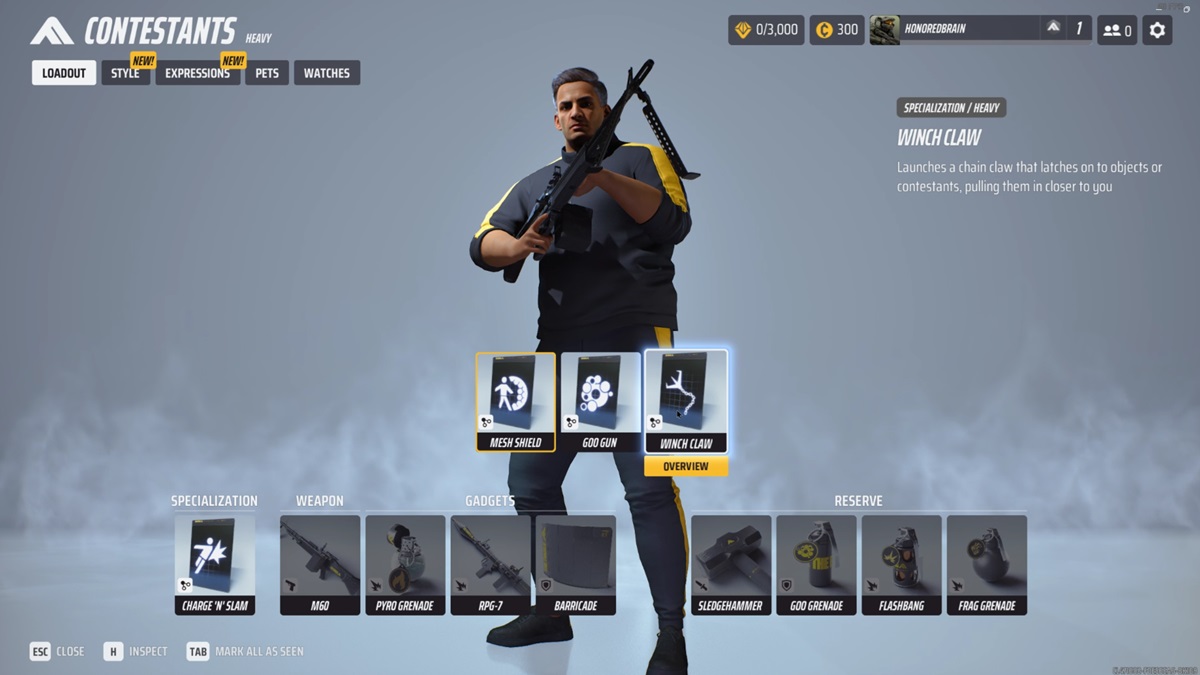Open the Expressions tab

(x=197, y=73)
